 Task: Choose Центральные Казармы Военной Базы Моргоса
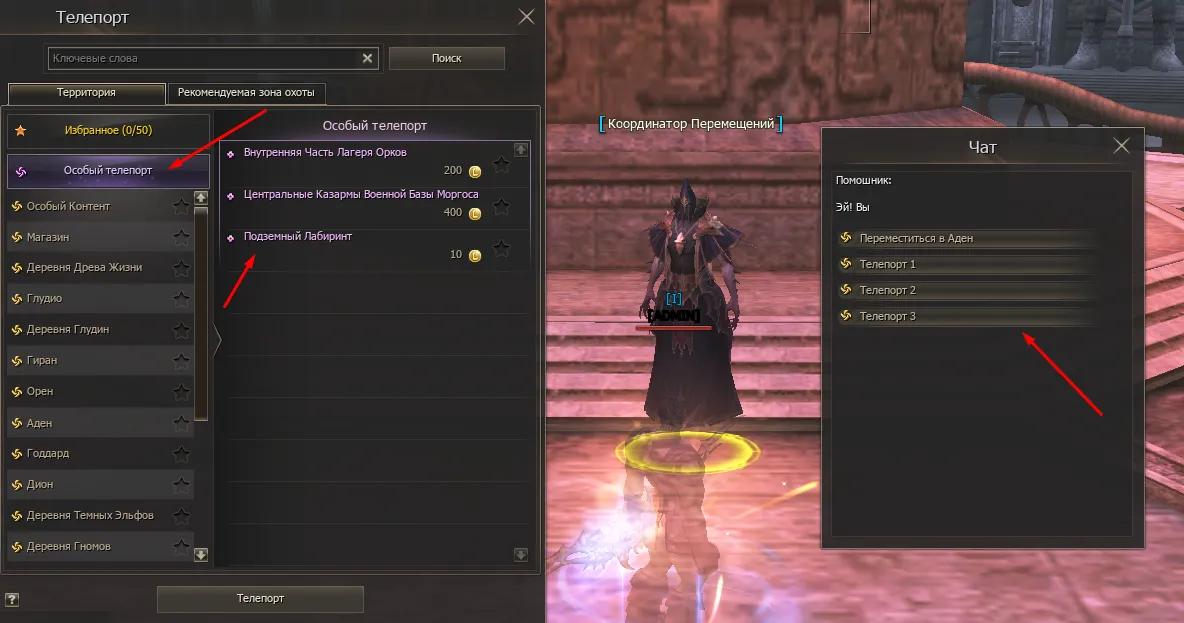361,195
